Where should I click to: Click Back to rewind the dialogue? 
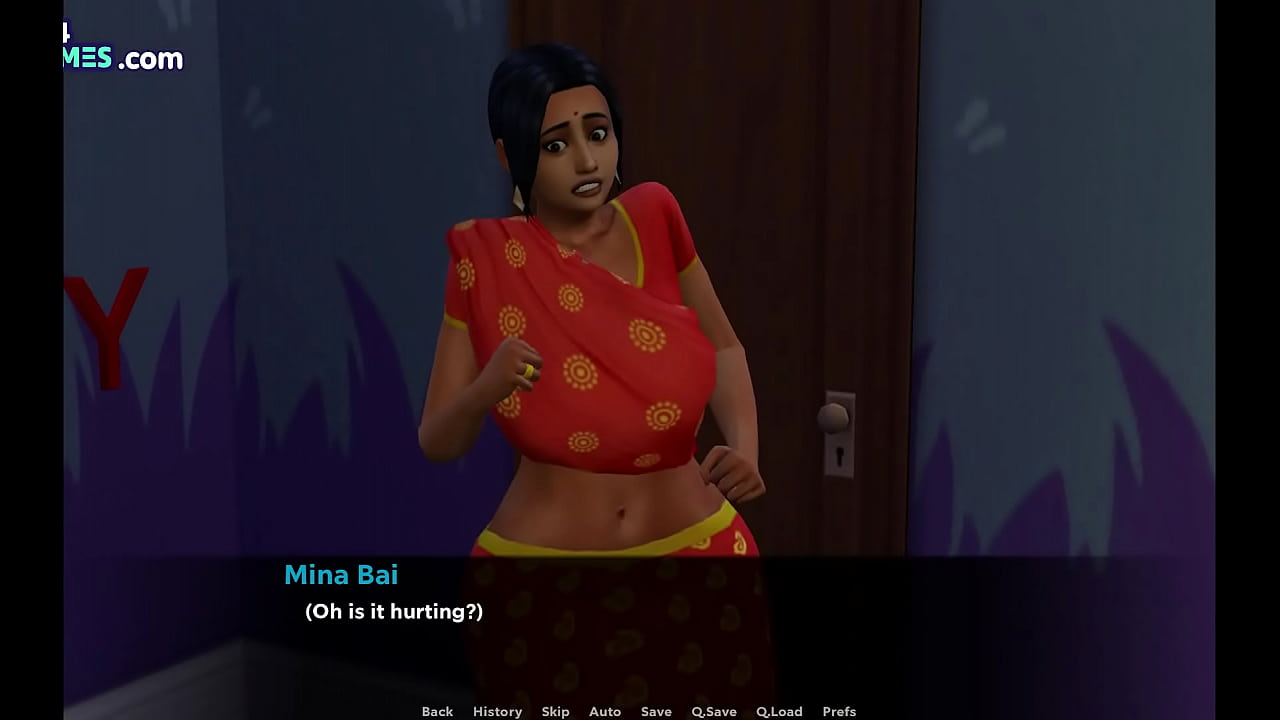tap(437, 711)
